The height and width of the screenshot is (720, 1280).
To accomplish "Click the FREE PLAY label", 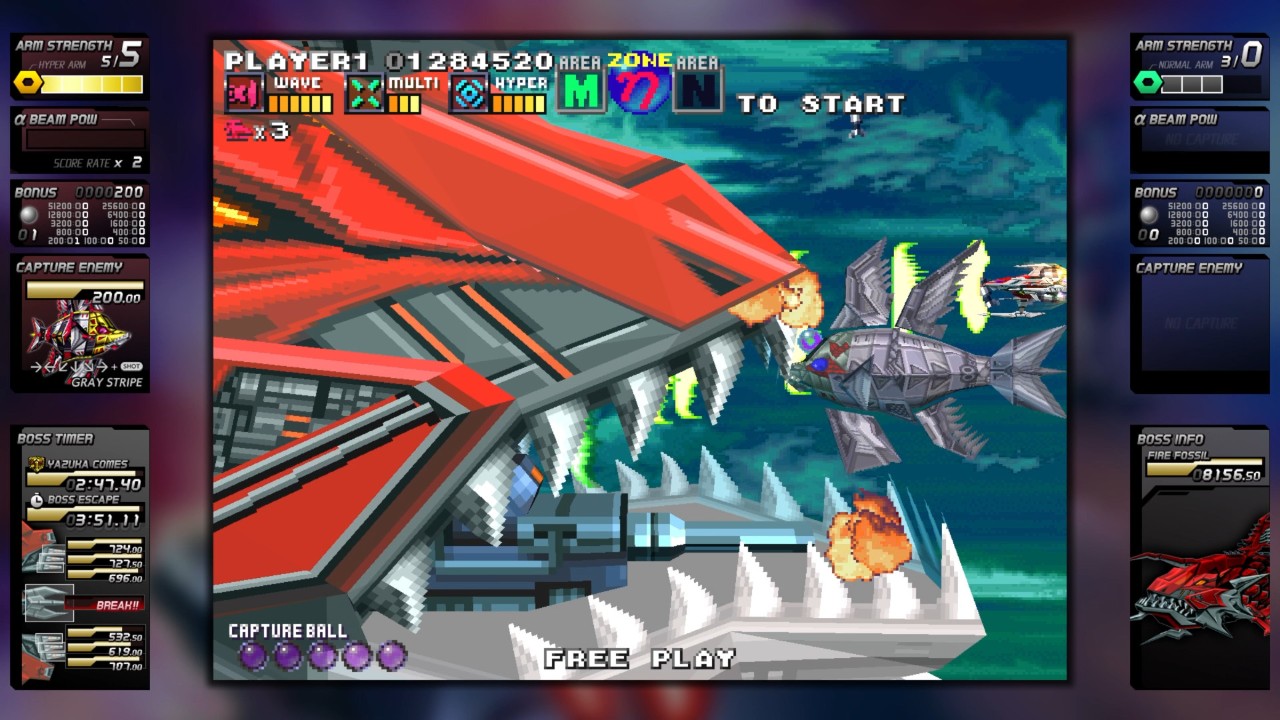I will (x=640, y=659).
